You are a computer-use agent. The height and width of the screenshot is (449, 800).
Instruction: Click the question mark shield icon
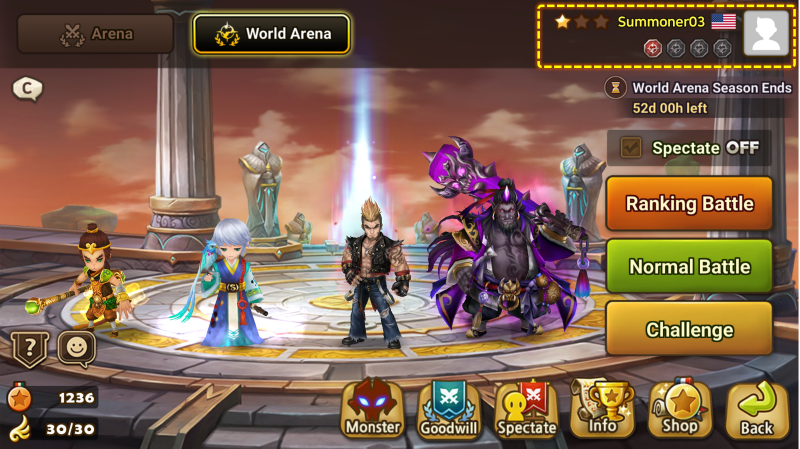tap(29, 349)
